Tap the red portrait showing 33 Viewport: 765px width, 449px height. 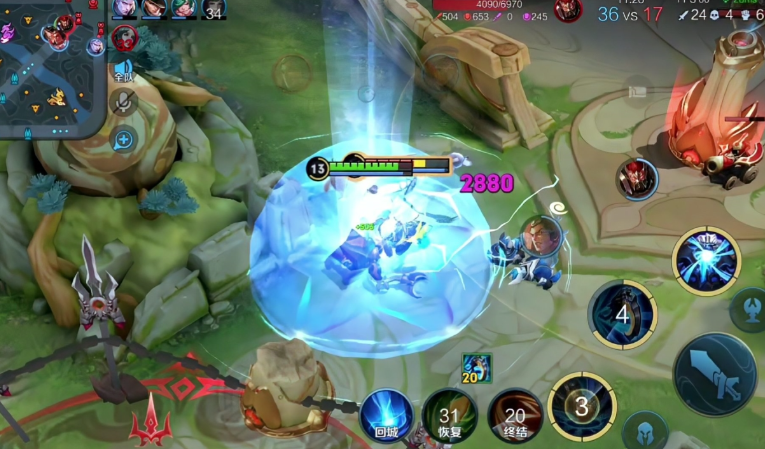point(125,40)
